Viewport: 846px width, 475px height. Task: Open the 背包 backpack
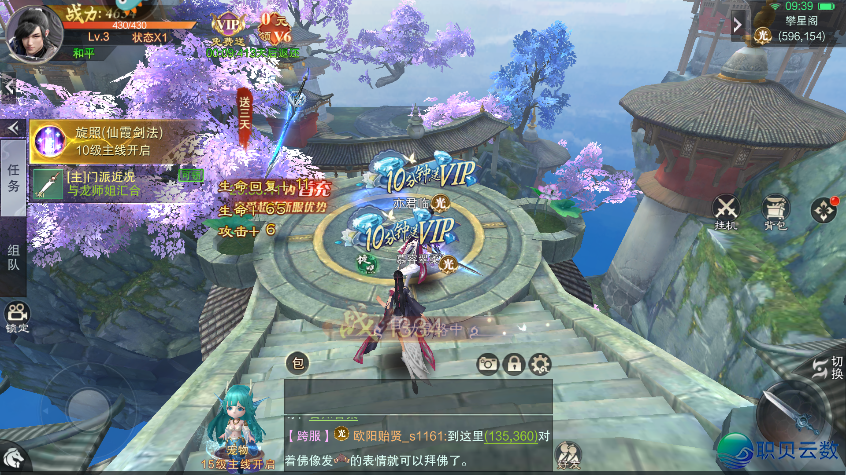776,211
